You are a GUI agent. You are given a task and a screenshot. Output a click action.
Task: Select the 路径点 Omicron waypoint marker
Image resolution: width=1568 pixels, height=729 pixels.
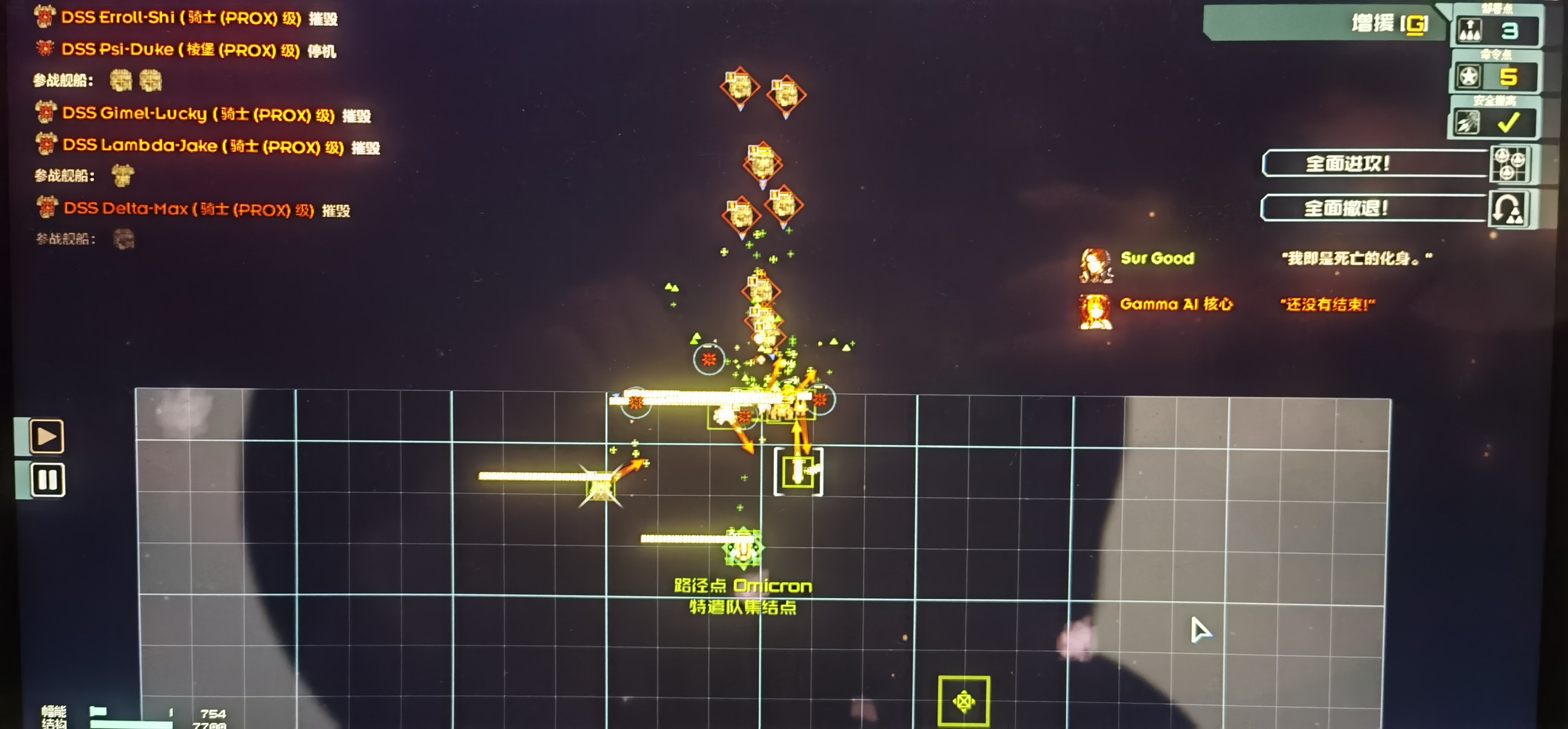[742, 548]
